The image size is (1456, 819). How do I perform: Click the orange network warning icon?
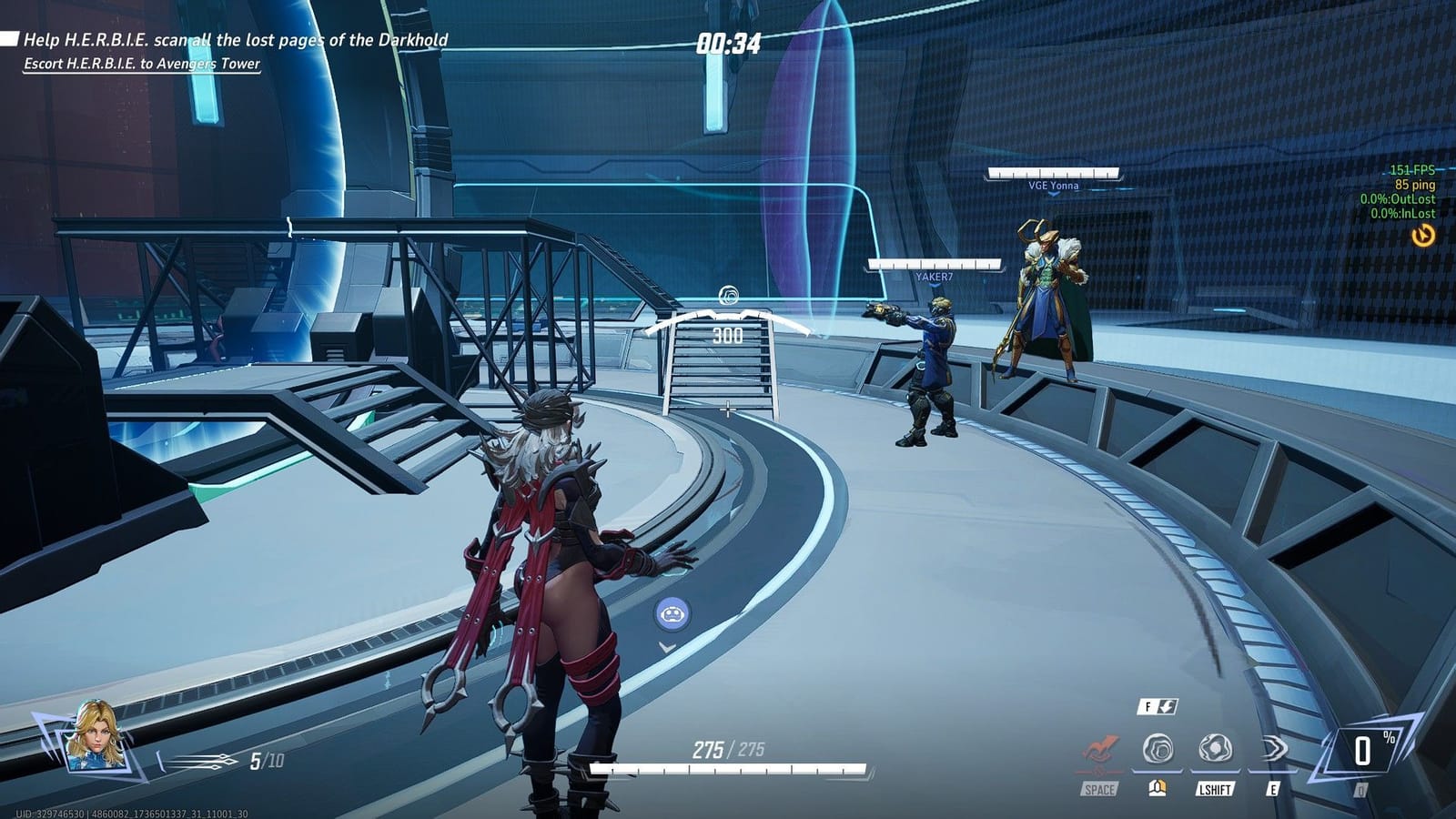(x=1422, y=236)
